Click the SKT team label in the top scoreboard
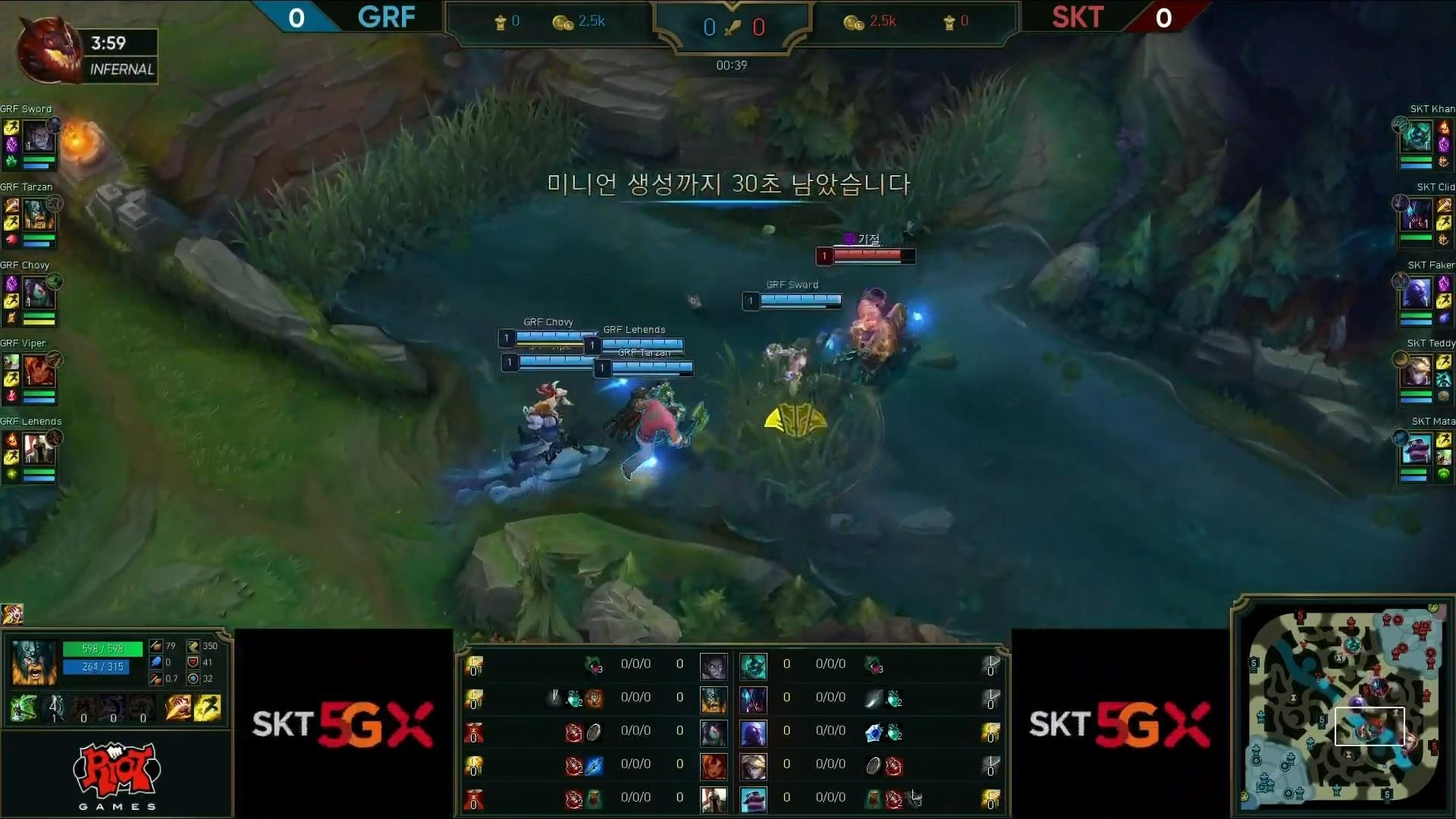This screenshot has height=819, width=1456. coord(1077,17)
